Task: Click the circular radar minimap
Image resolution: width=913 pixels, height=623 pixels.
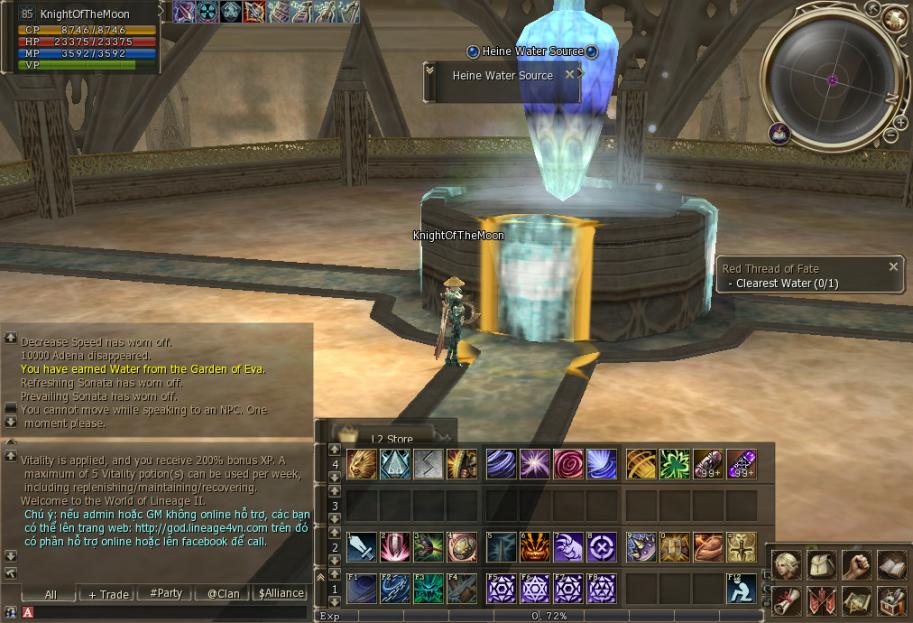Action: coord(831,79)
